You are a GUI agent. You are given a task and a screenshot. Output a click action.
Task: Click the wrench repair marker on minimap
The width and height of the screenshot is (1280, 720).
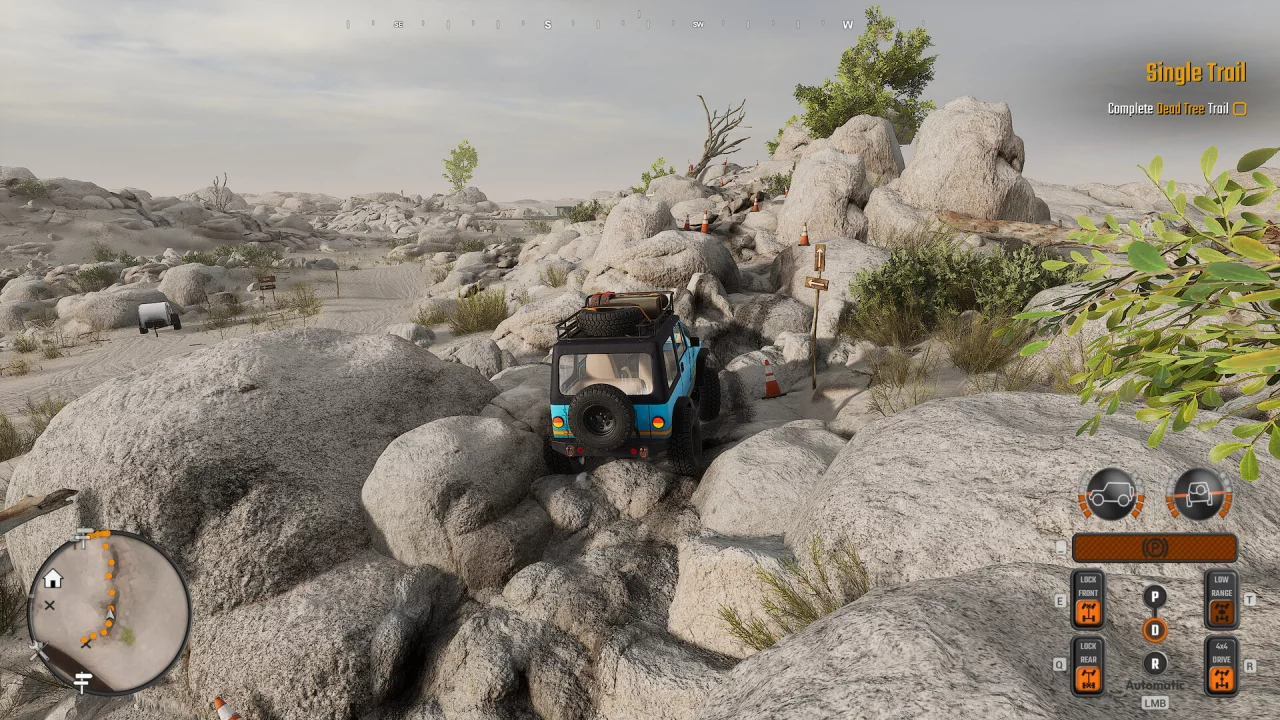[39, 650]
